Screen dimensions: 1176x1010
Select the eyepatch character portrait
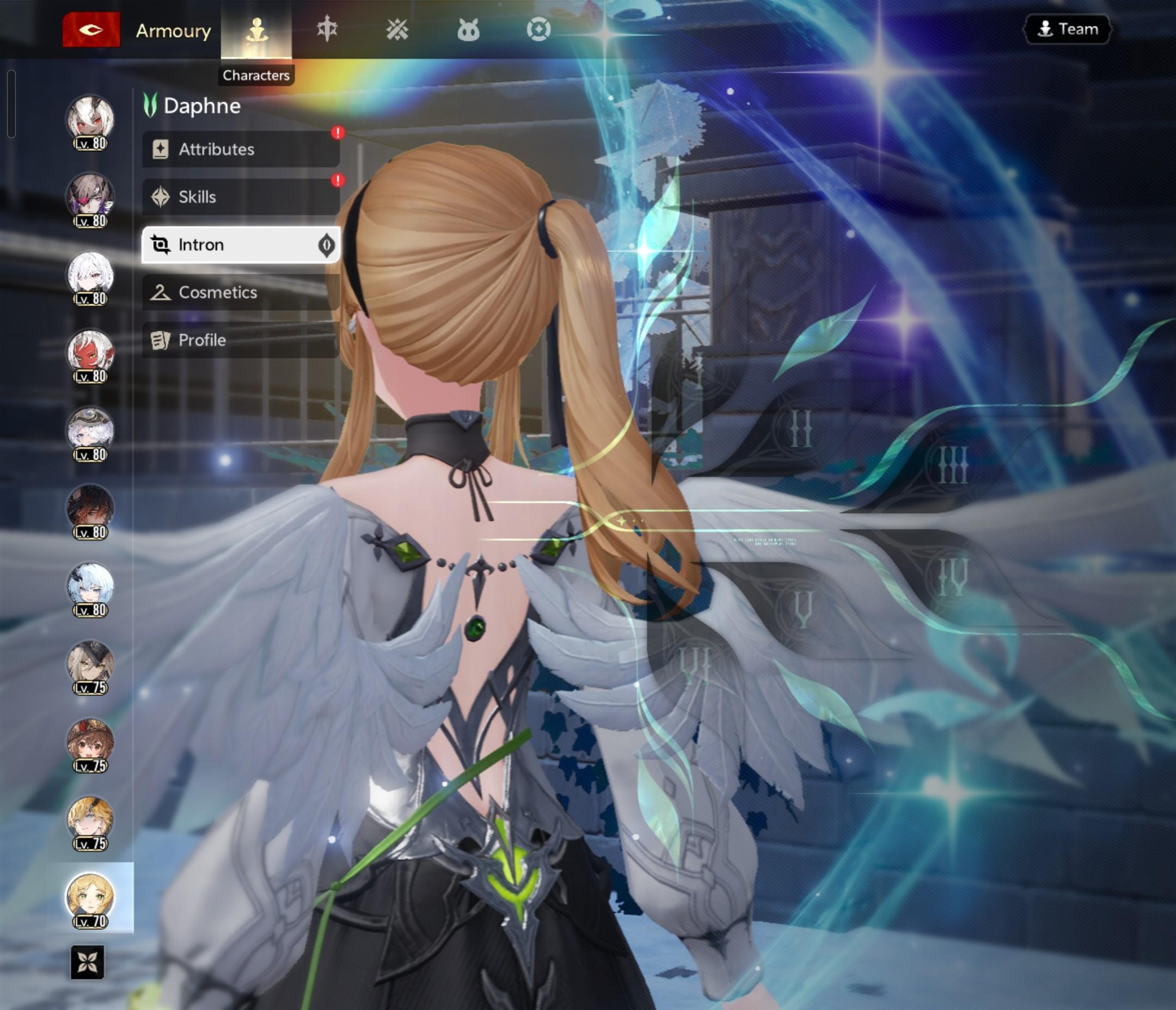(x=90, y=199)
